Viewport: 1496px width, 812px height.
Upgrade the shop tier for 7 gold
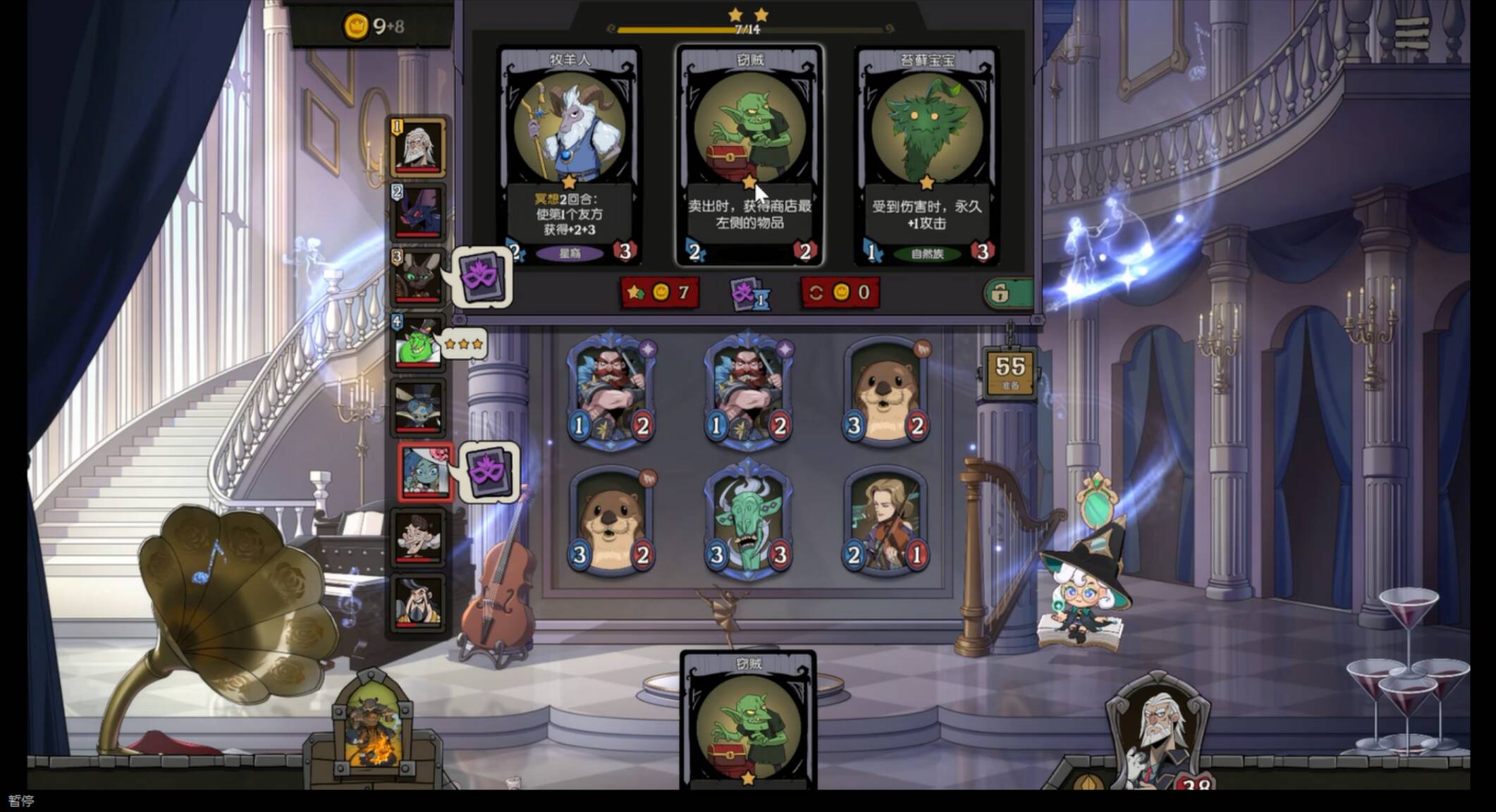(660, 293)
